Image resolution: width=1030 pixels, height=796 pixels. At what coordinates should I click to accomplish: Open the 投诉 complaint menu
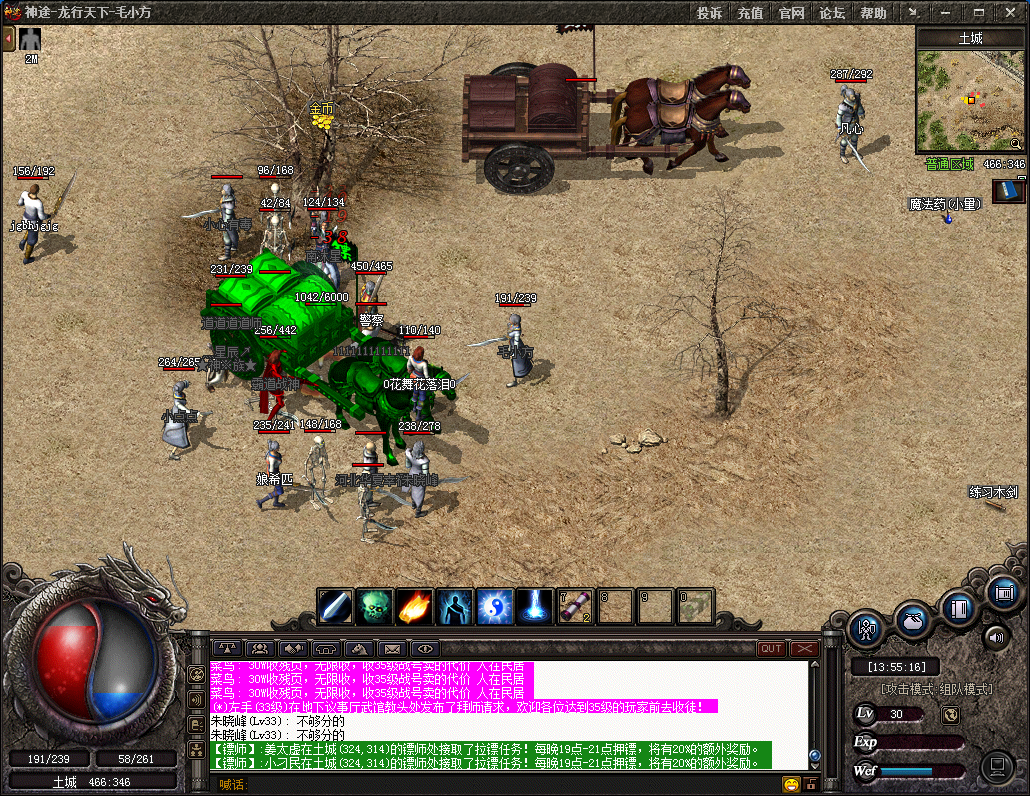709,13
